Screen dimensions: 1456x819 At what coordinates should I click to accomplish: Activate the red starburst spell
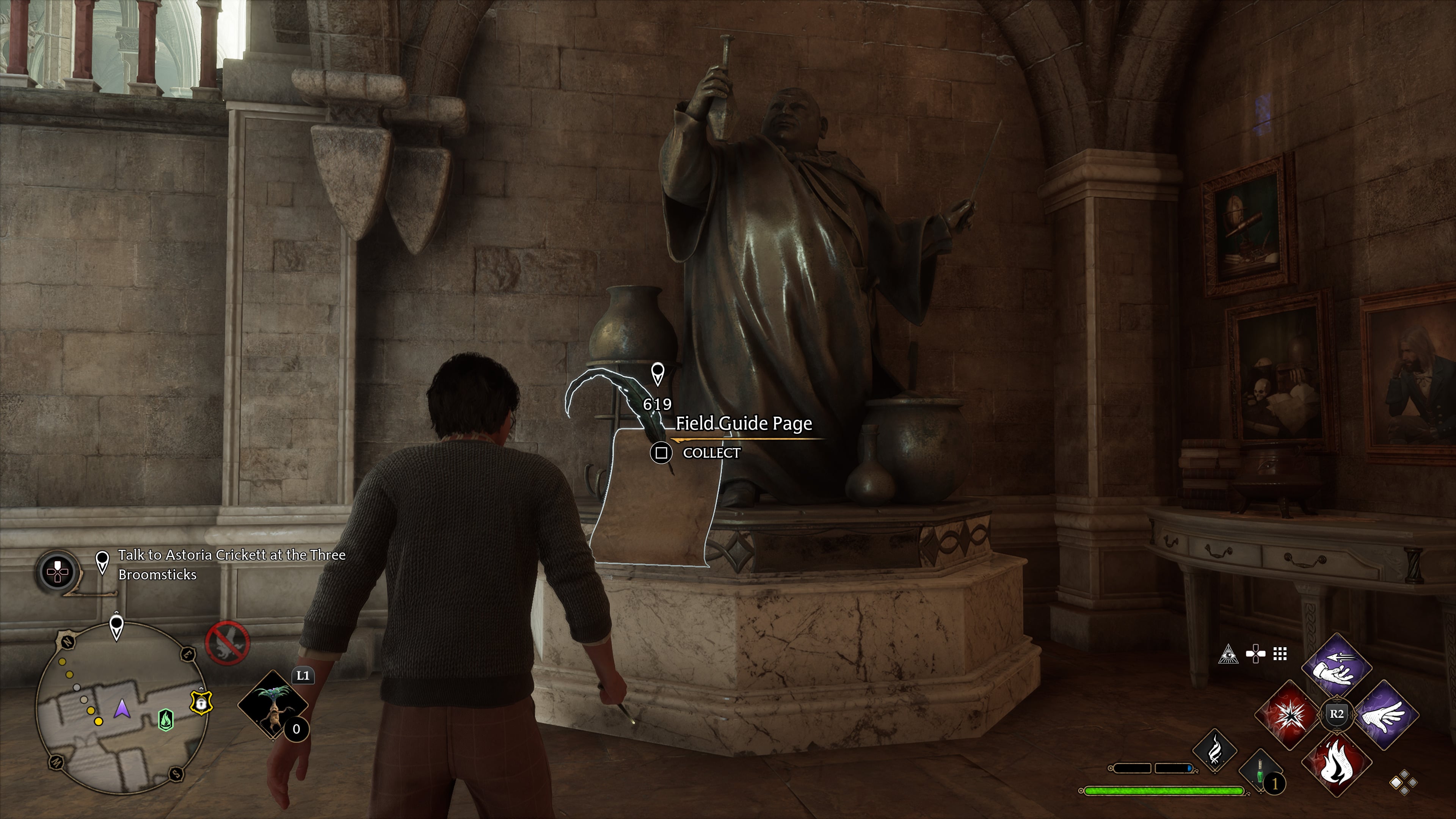tap(1289, 715)
